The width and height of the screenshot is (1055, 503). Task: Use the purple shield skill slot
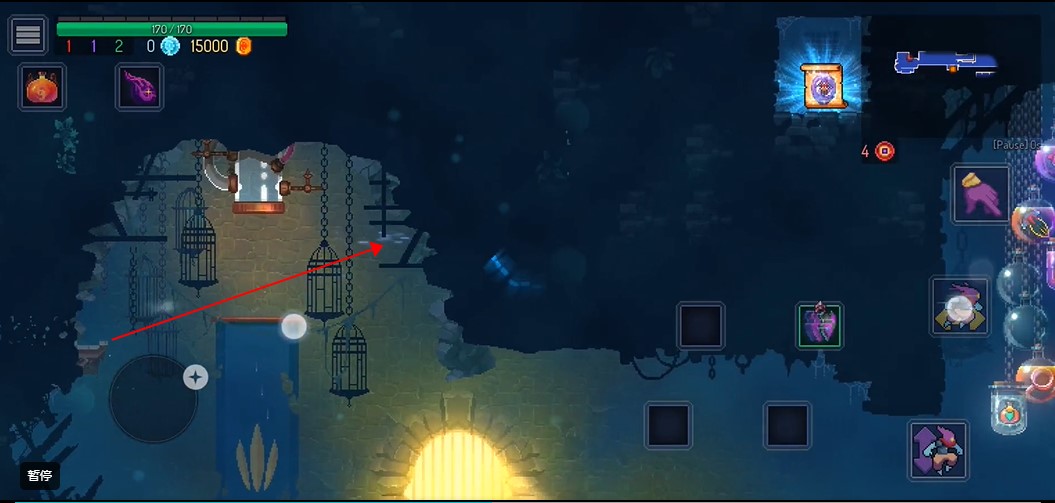point(819,326)
